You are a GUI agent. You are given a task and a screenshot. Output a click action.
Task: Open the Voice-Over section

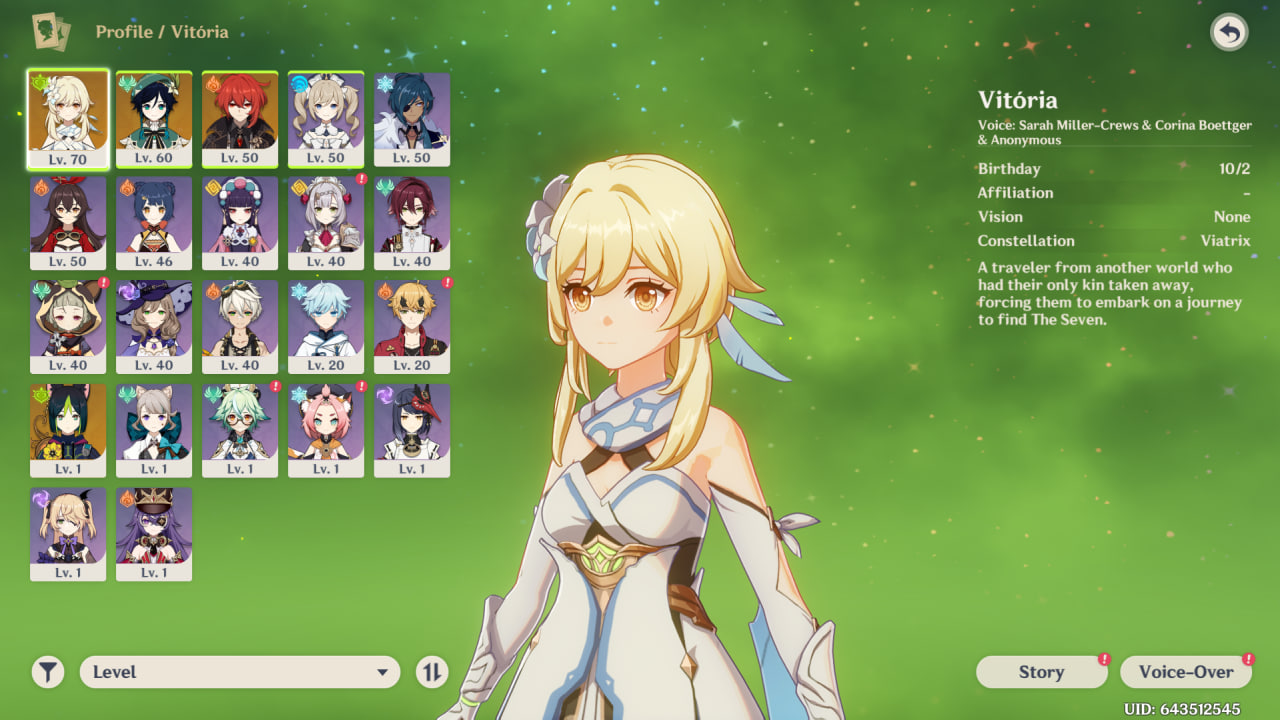pyautogui.click(x=1186, y=672)
